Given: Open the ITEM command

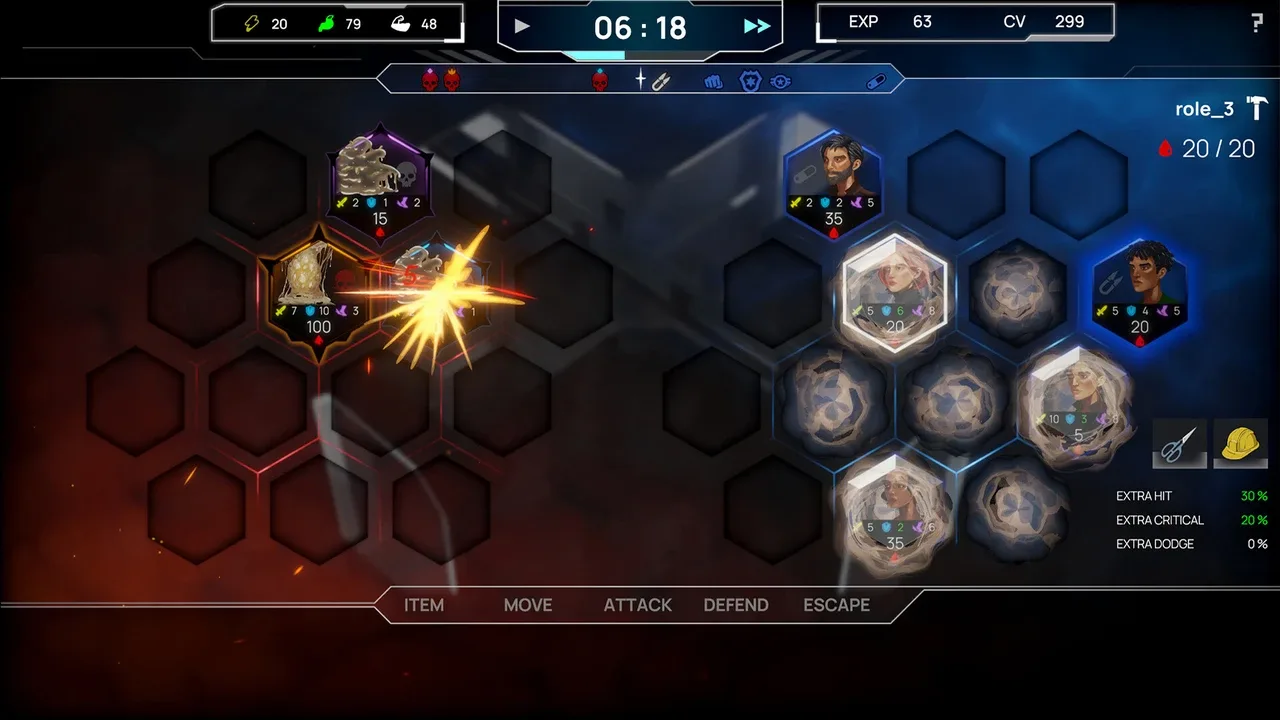Looking at the screenshot, I should tap(424, 605).
